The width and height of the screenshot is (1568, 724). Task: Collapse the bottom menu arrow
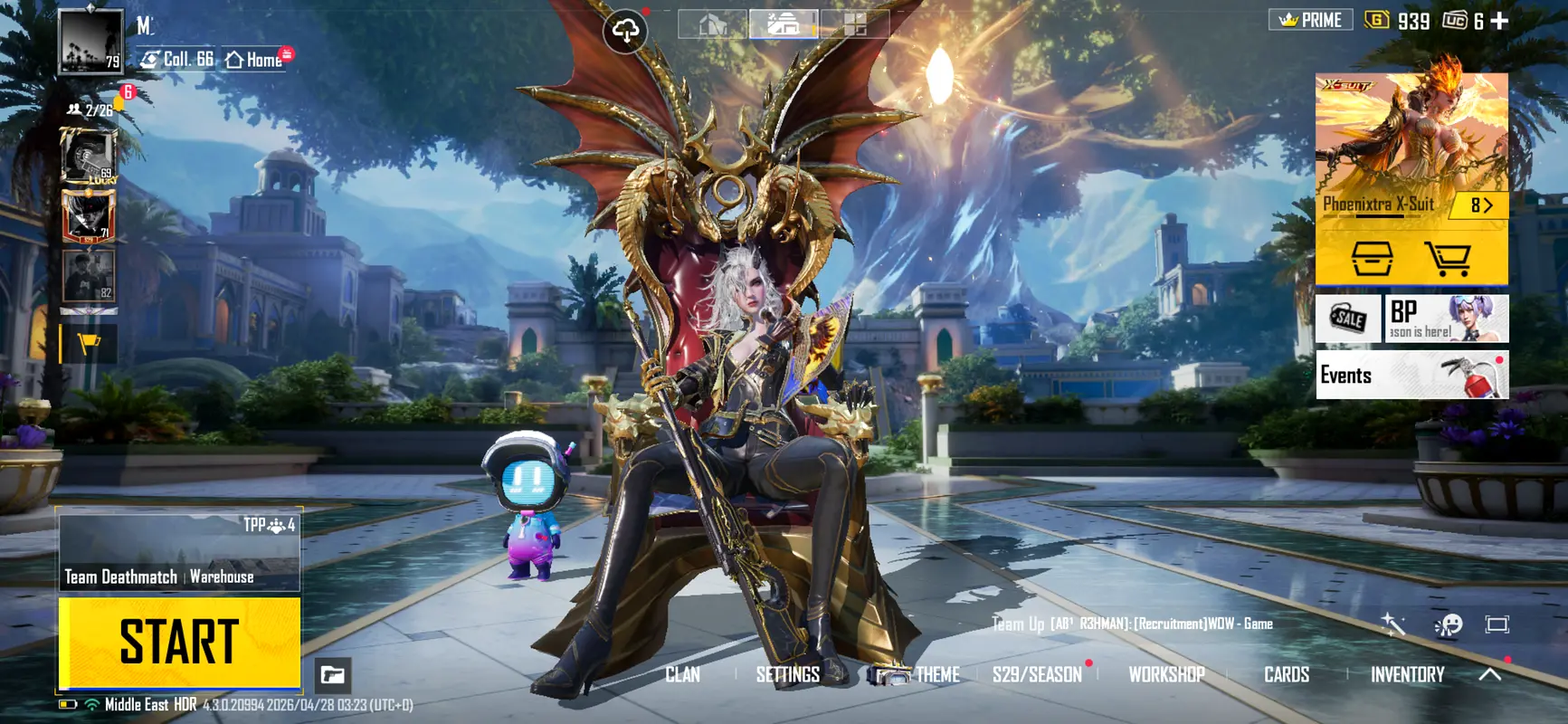(1490, 674)
